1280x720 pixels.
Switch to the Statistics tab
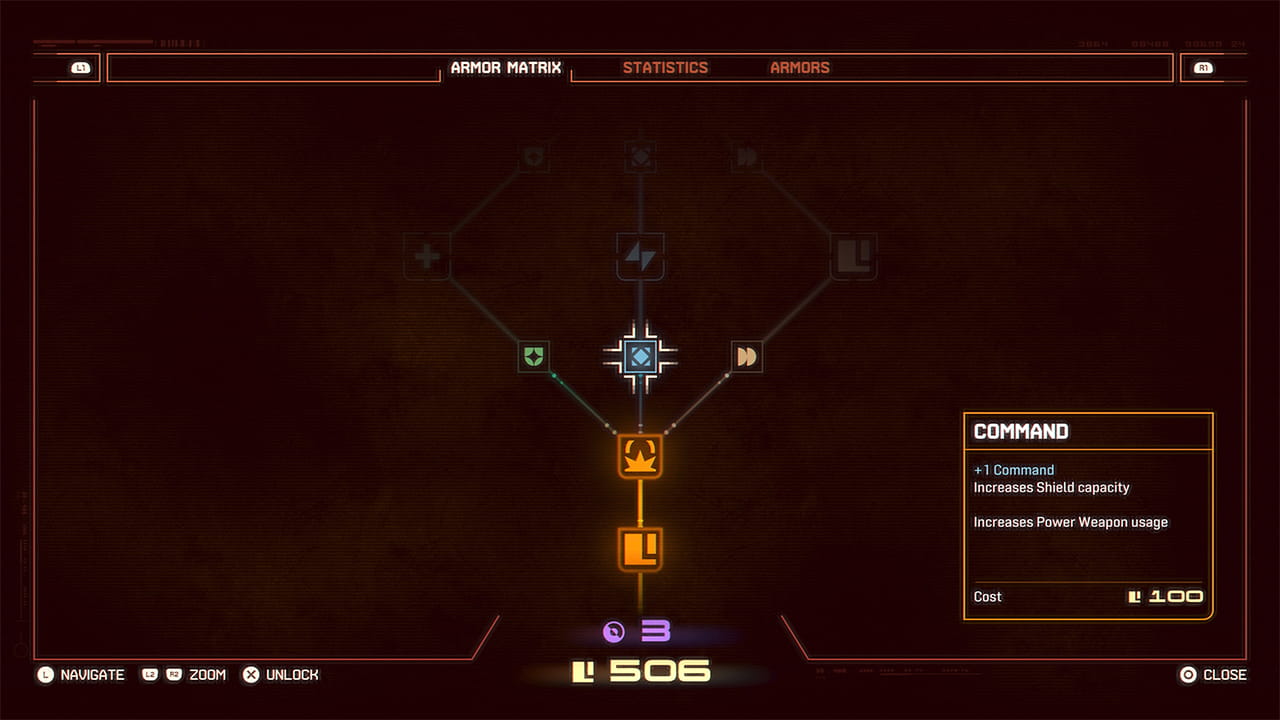(665, 67)
